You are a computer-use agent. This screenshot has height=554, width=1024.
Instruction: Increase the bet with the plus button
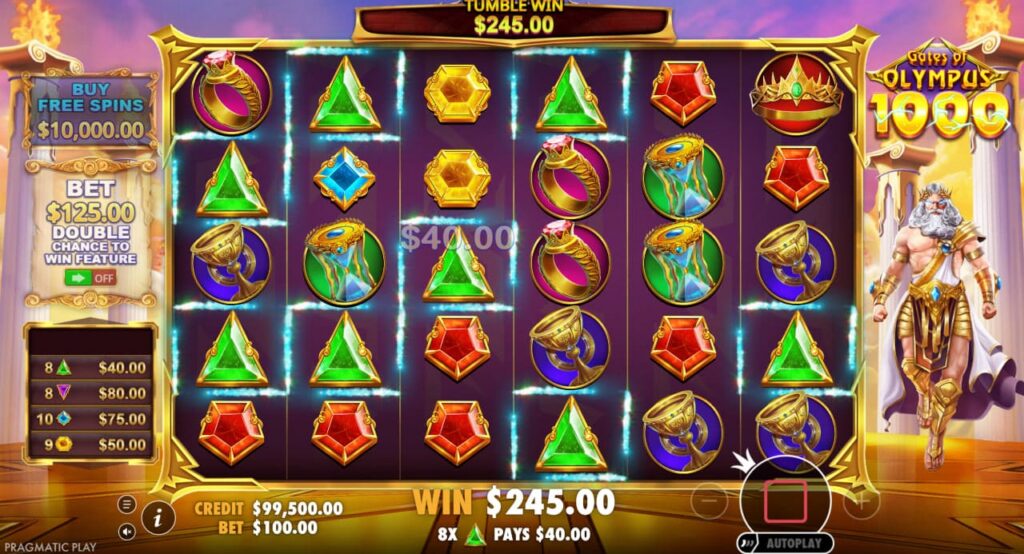tap(861, 500)
